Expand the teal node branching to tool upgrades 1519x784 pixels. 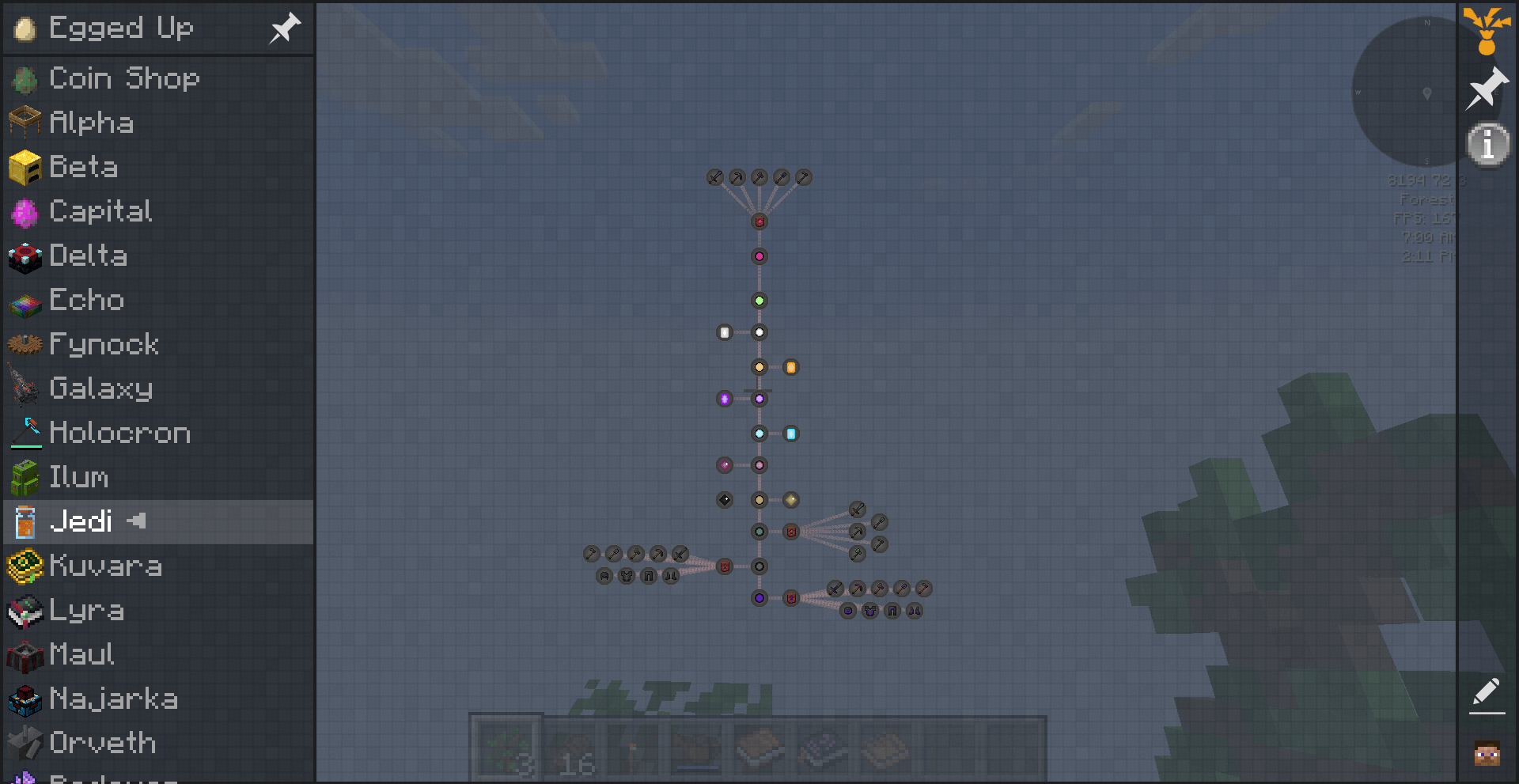tap(759, 532)
